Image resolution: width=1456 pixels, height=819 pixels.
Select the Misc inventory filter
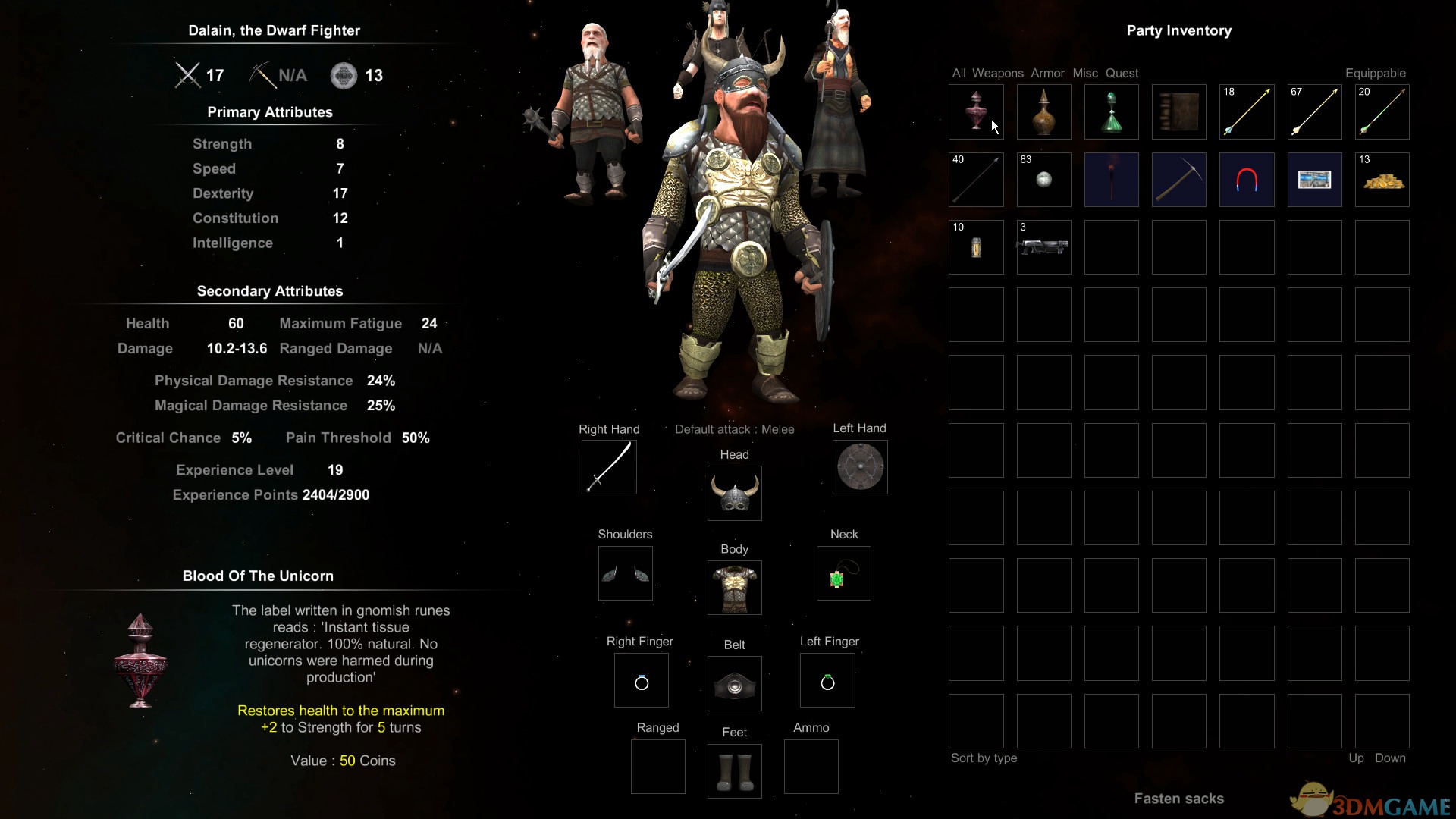[x=1084, y=74]
